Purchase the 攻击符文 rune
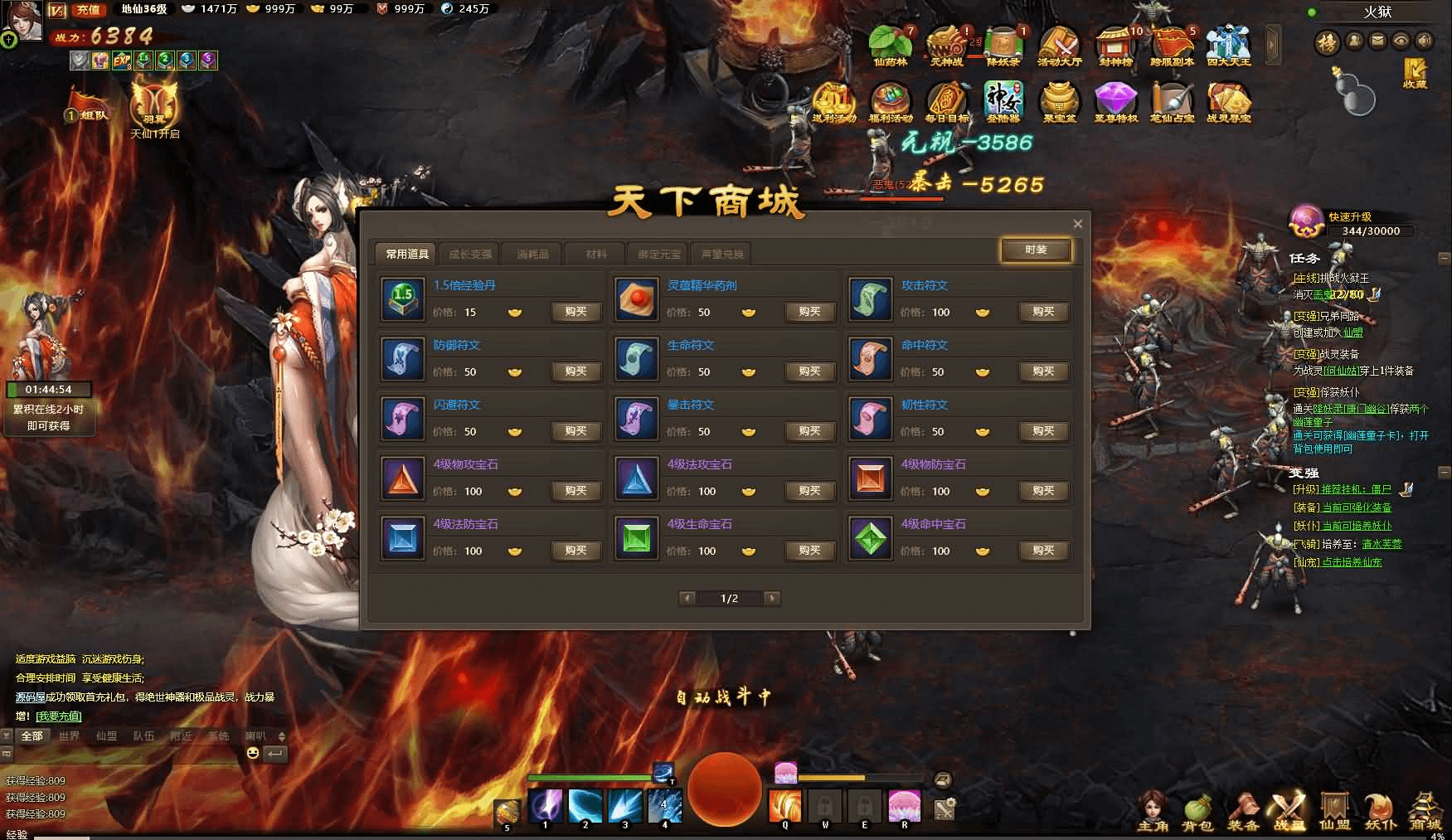The image size is (1452, 840). click(1043, 312)
